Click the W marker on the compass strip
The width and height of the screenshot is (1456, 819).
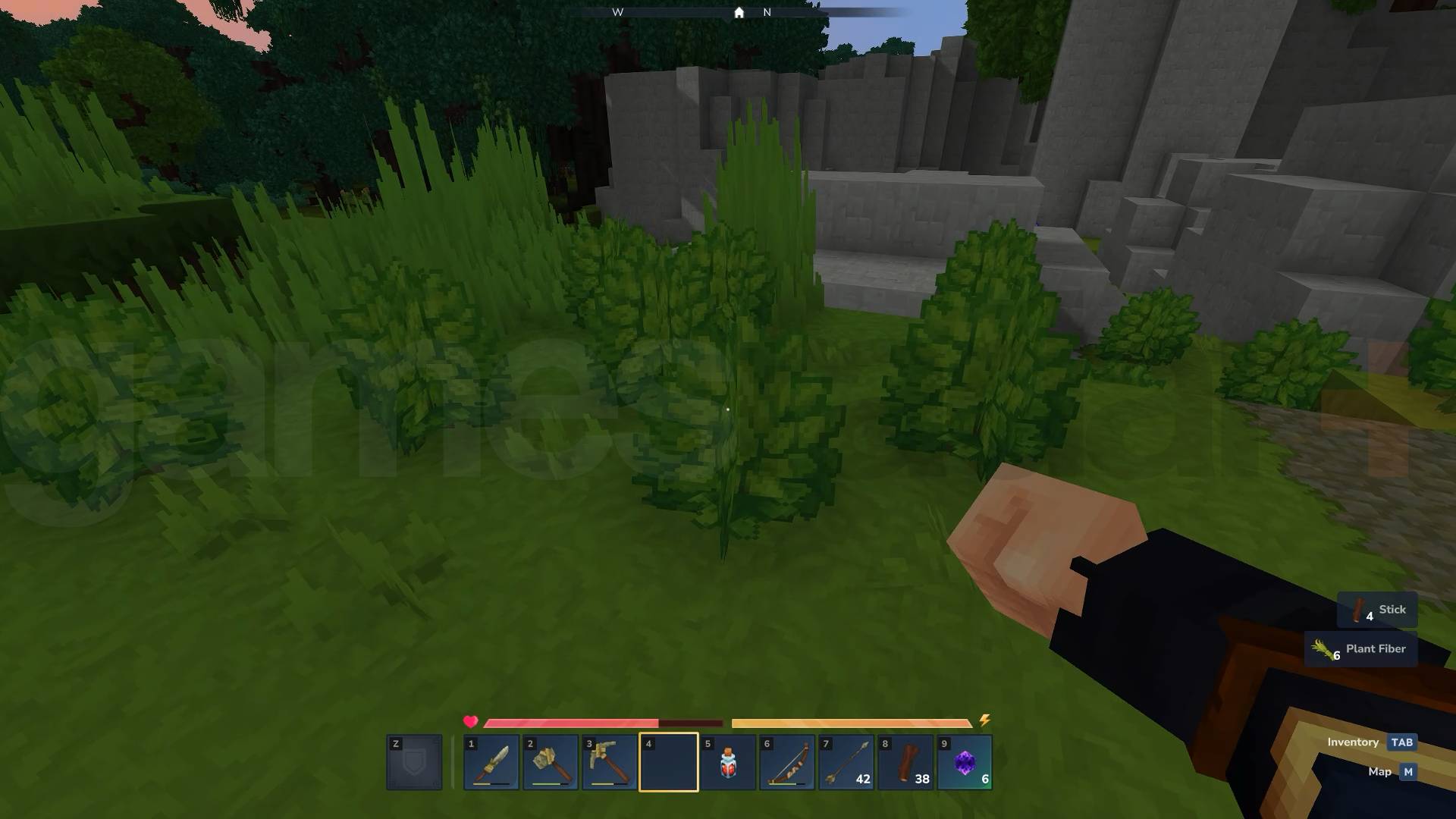point(618,12)
